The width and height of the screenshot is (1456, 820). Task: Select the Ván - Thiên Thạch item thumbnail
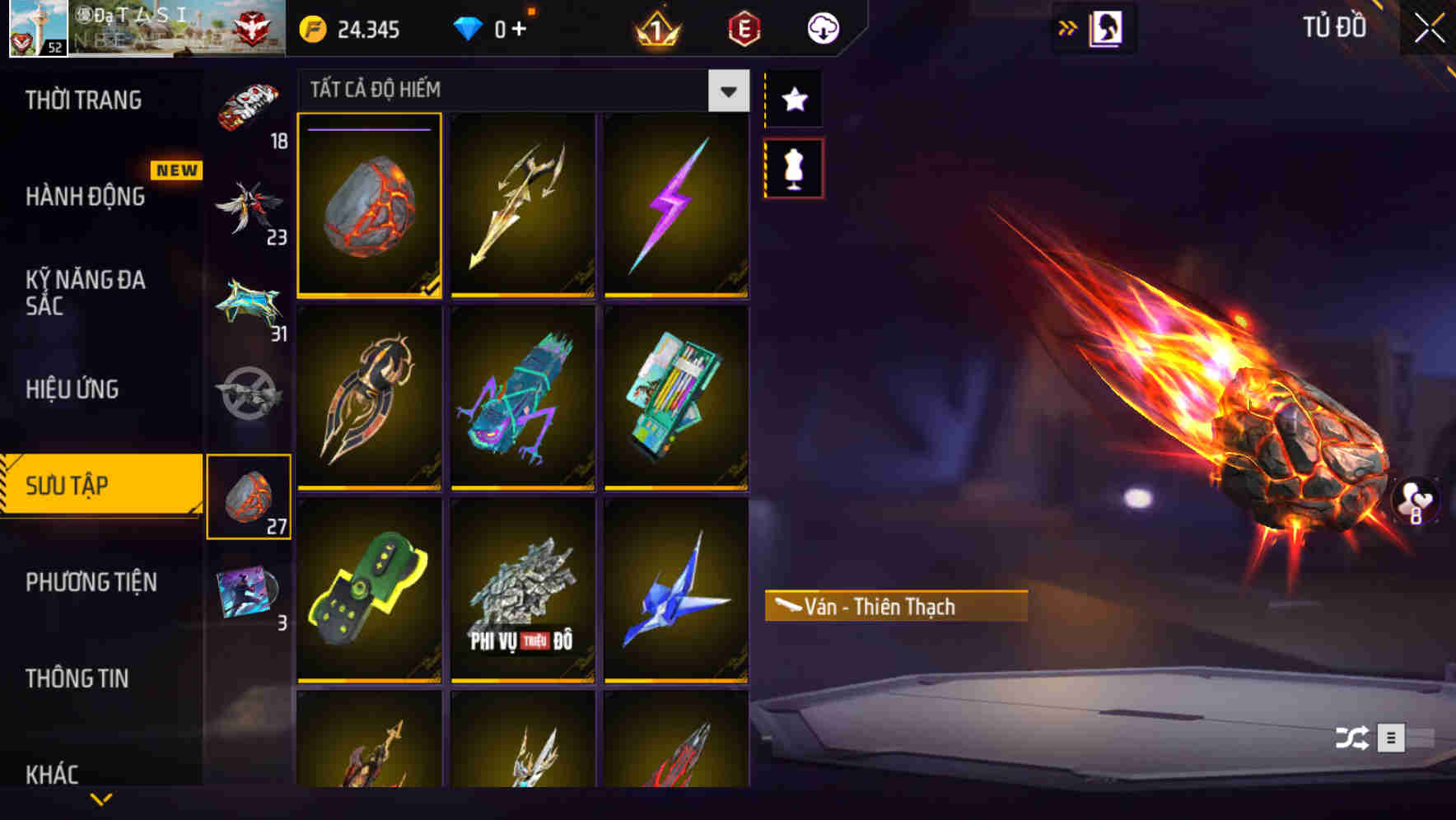pyautogui.click(x=369, y=205)
